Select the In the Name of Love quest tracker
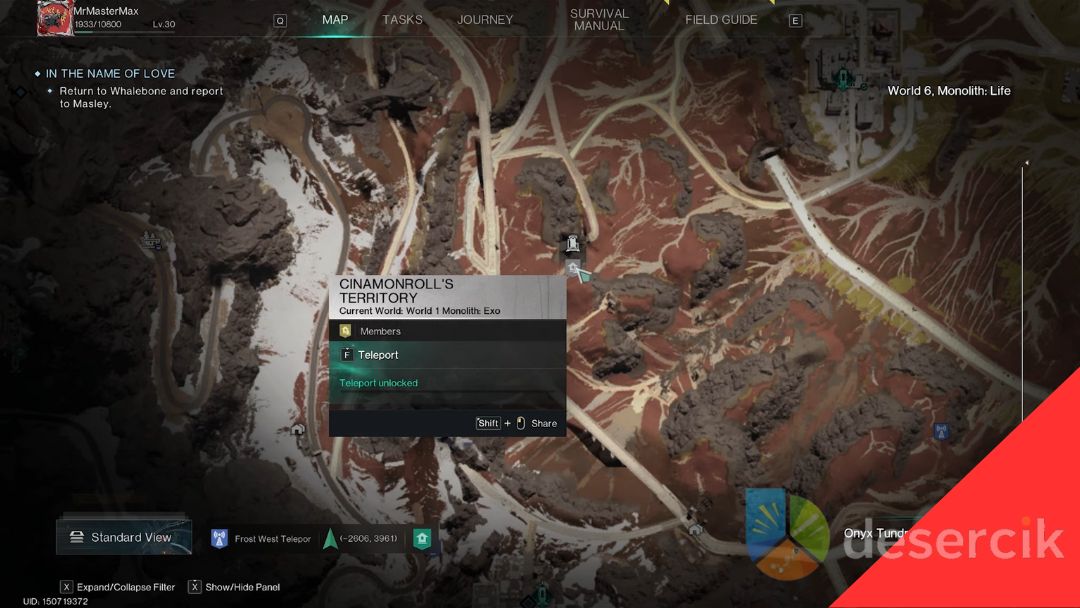The width and height of the screenshot is (1080, 608). (x=110, y=74)
